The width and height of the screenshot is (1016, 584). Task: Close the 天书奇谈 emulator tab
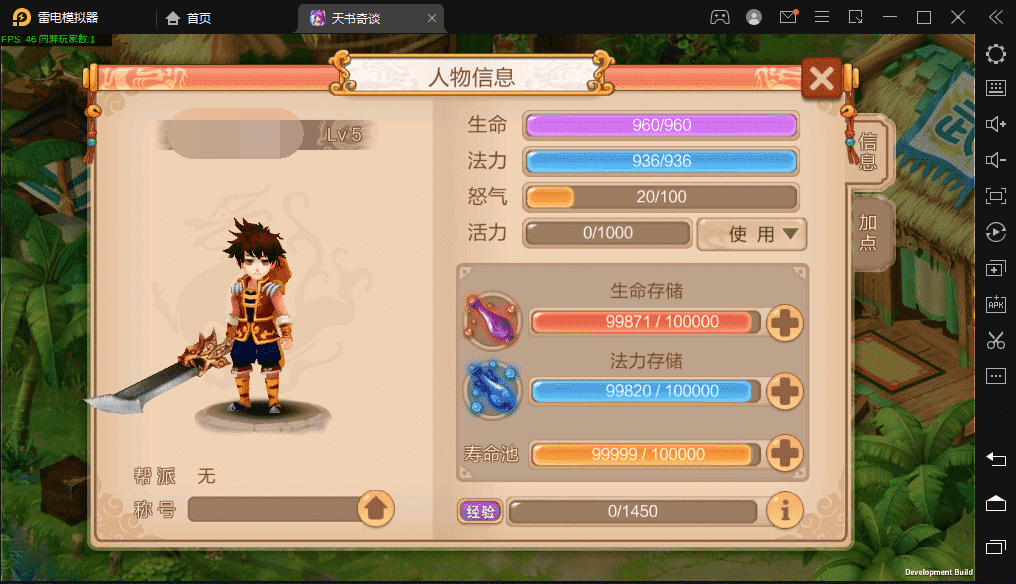[431, 18]
